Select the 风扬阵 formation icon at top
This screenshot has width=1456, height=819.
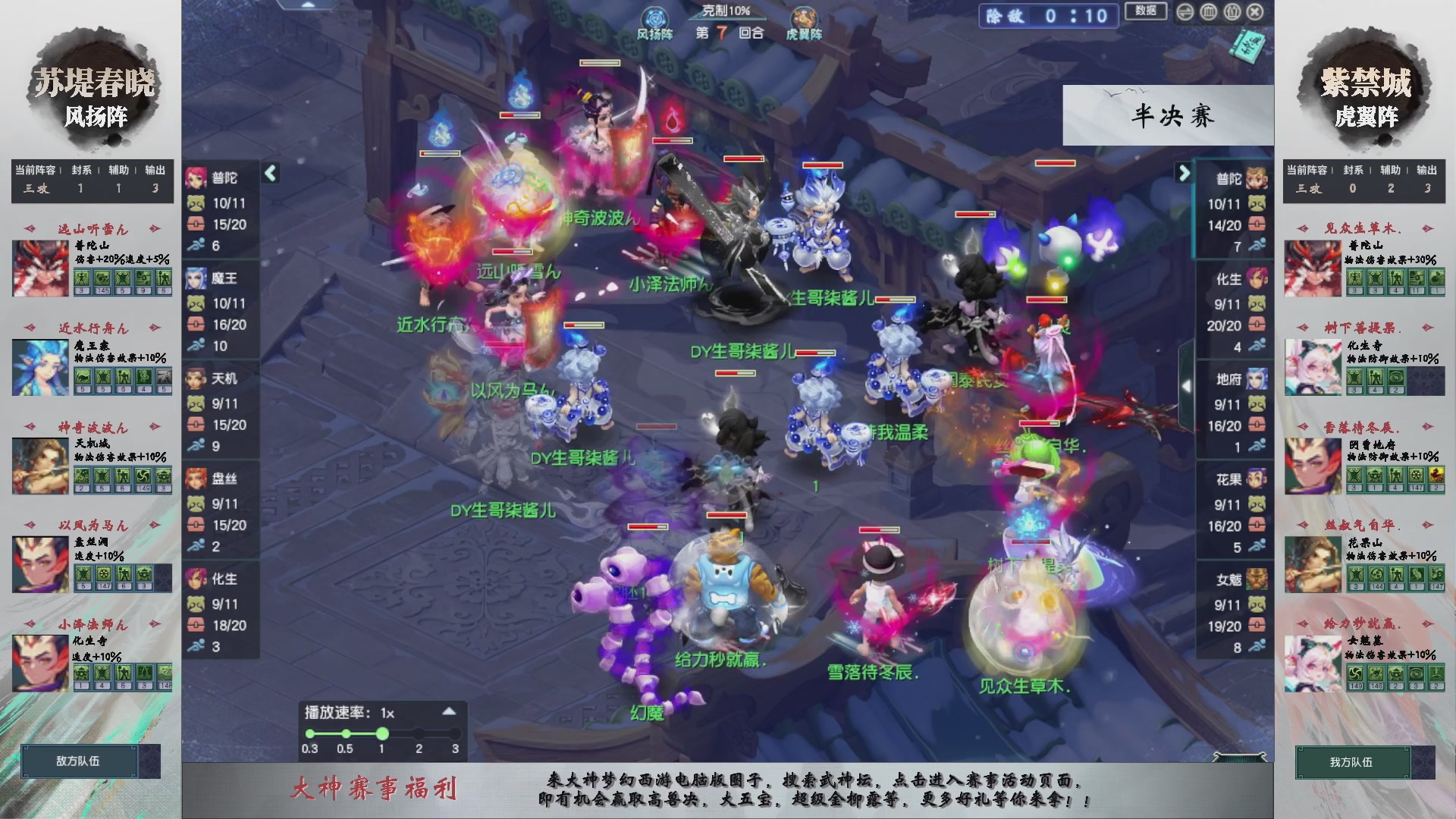(x=654, y=16)
